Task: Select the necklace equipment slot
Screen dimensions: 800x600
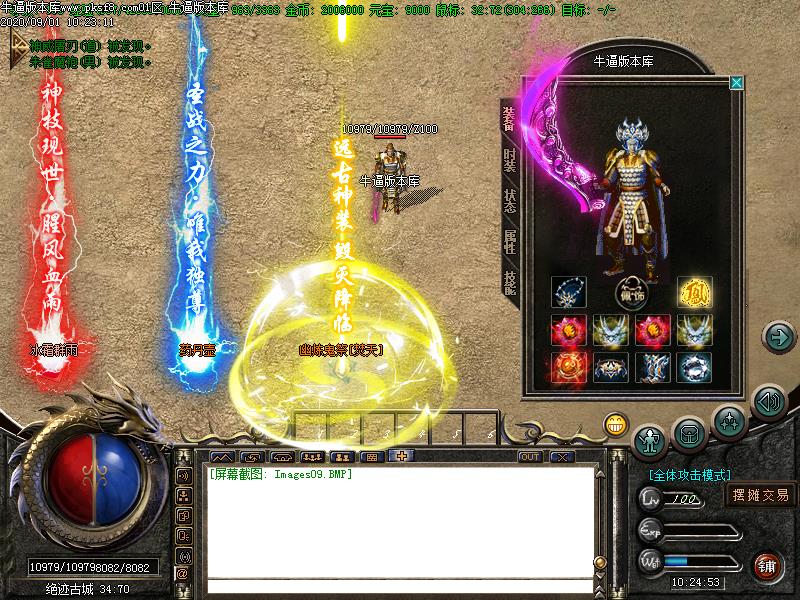Action: tap(567, 293)
